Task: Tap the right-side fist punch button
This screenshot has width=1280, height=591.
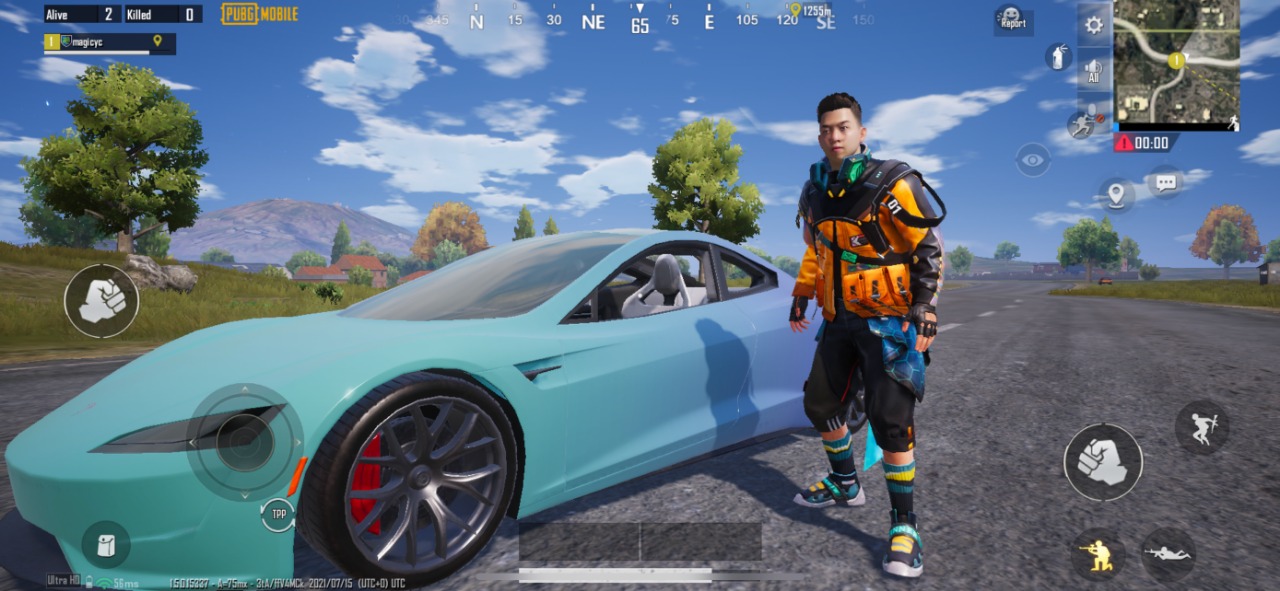Action: pos(1102,462)
